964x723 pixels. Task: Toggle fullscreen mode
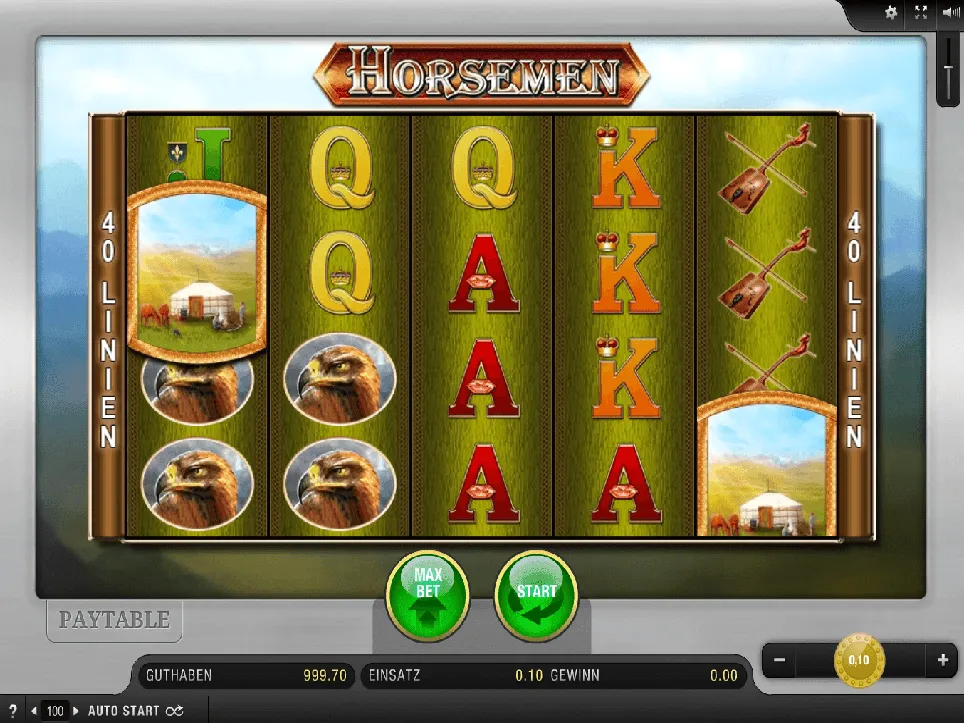click(x=921, y=13)
